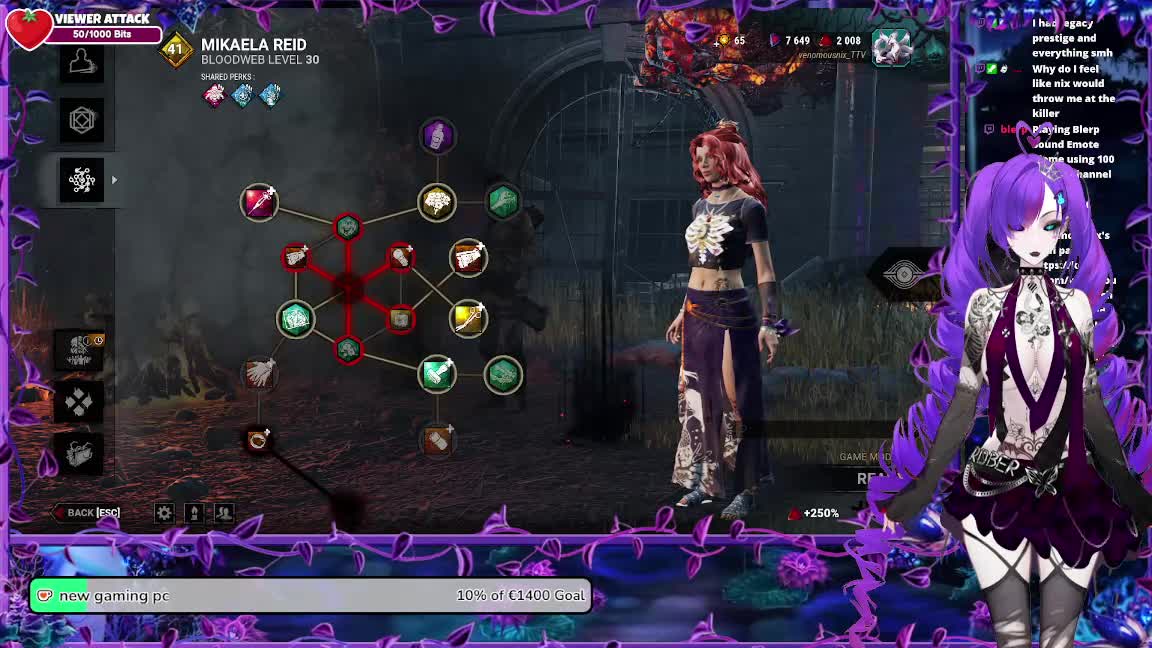Viewport: 1152px width, 648px height.
Task: Select the yellow flower bouquet node
Action: pyautogui.click(x=437, y=202)
